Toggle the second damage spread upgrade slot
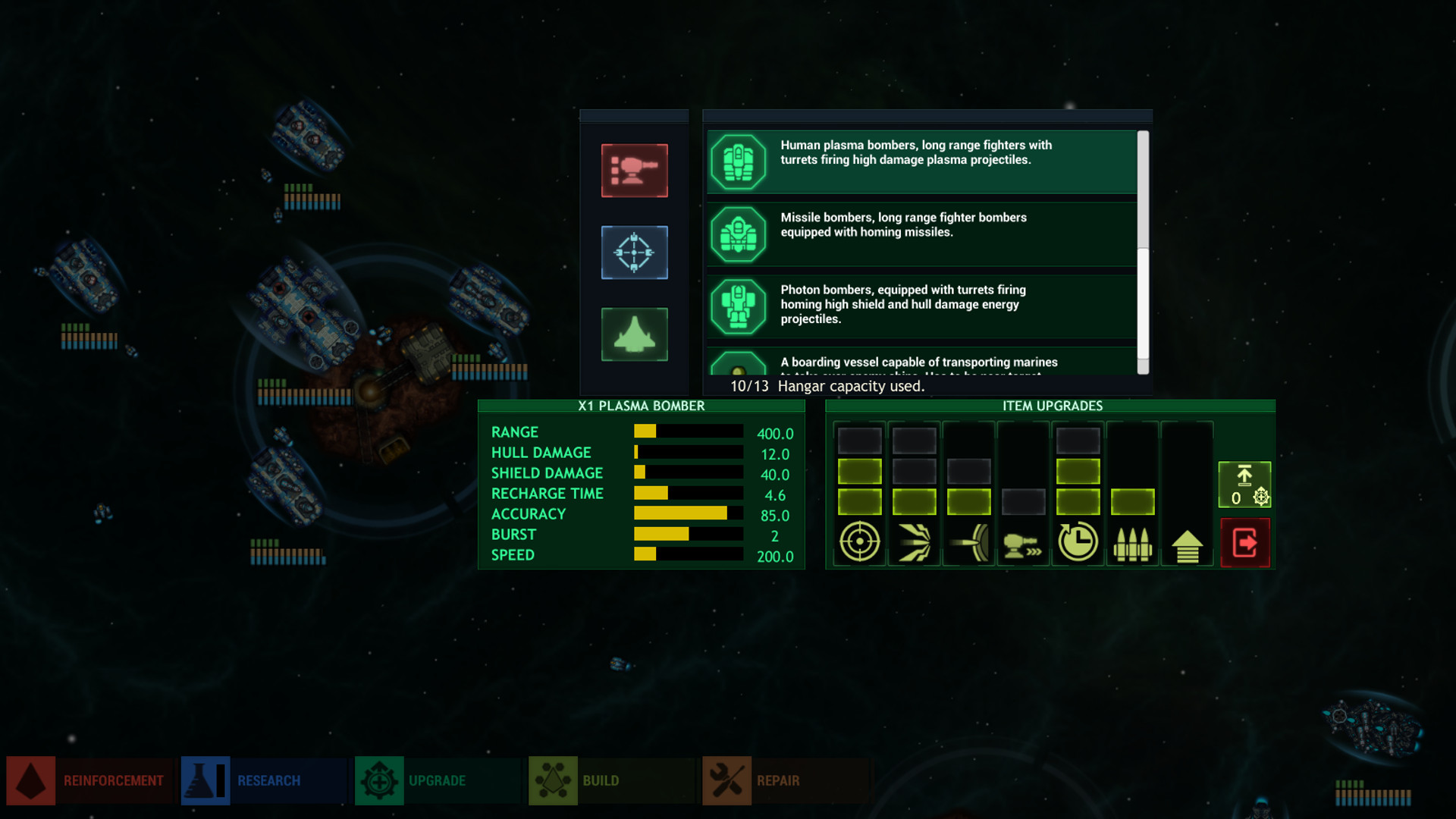The height and width of the screenshot is (819, 1456). coord(913,470)
